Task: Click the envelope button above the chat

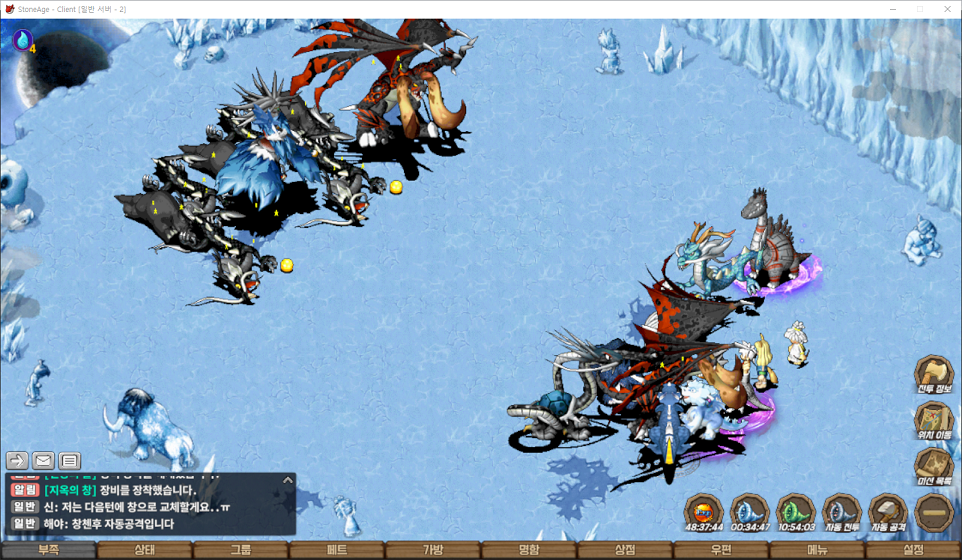Action: coord(43,461)
